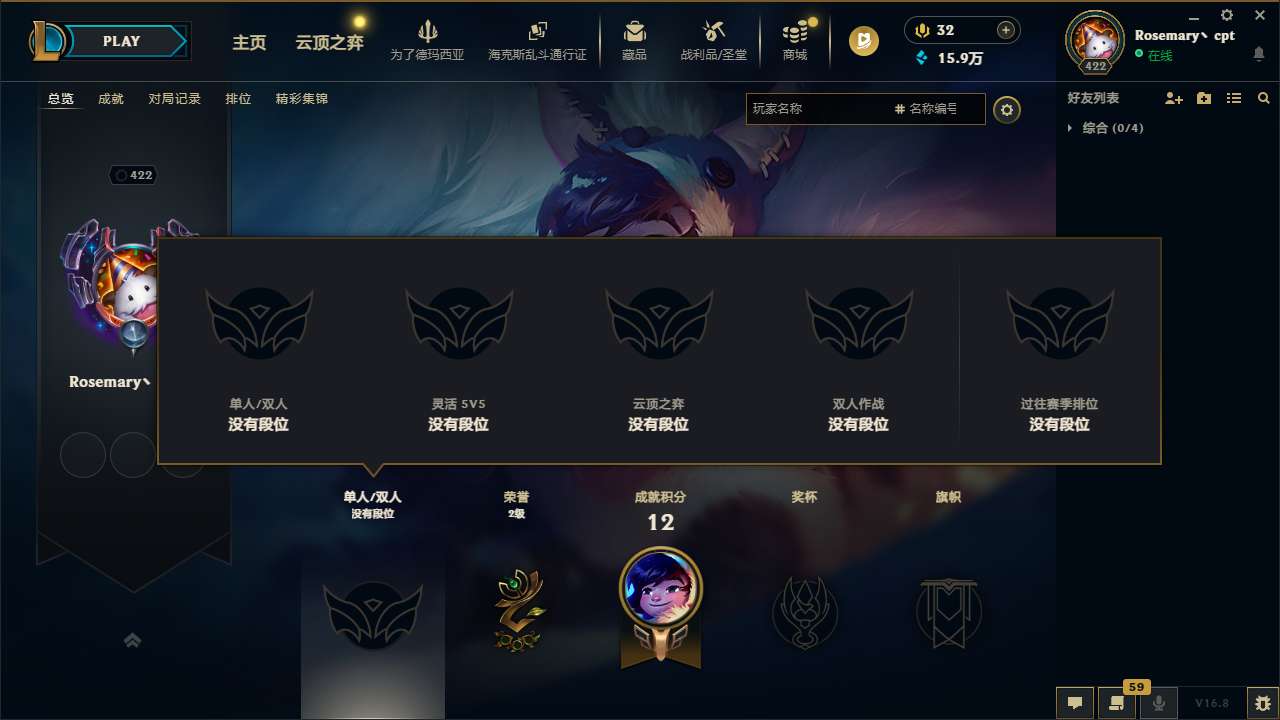
Task: Switch to the 排位 ranked tab
Action: point(239,99)
